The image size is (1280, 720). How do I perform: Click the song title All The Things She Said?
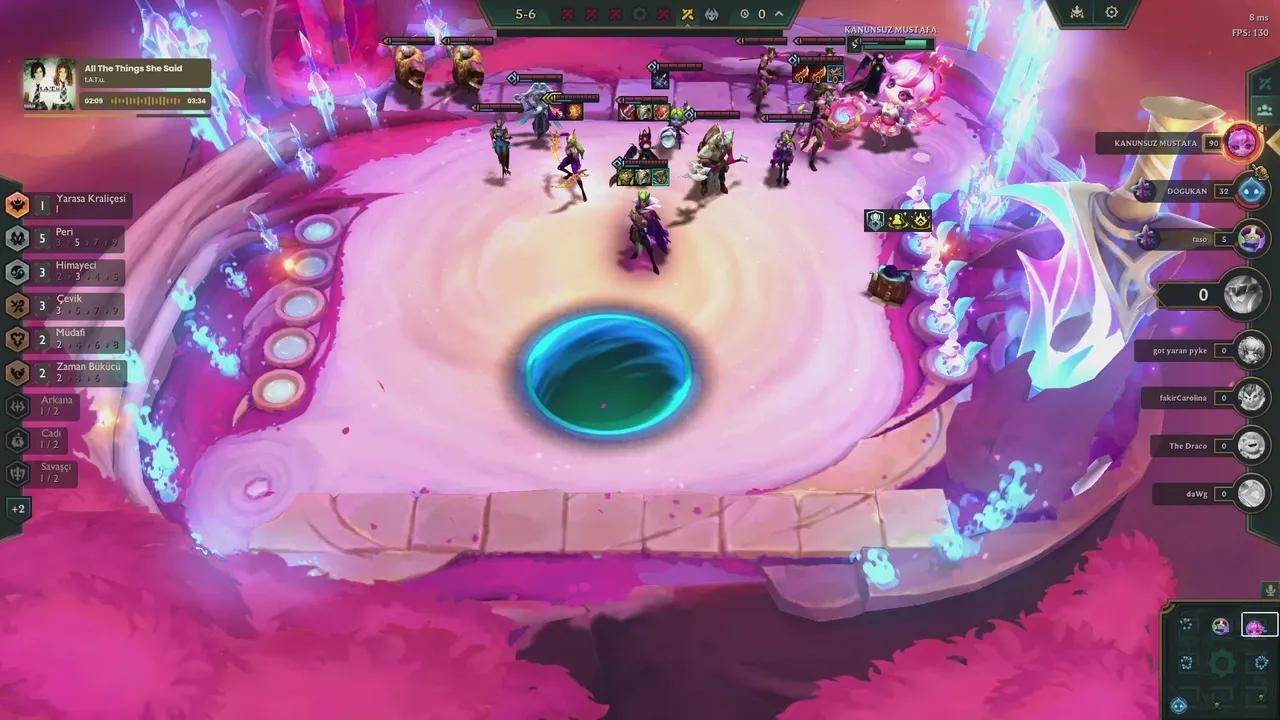(131, 70)
